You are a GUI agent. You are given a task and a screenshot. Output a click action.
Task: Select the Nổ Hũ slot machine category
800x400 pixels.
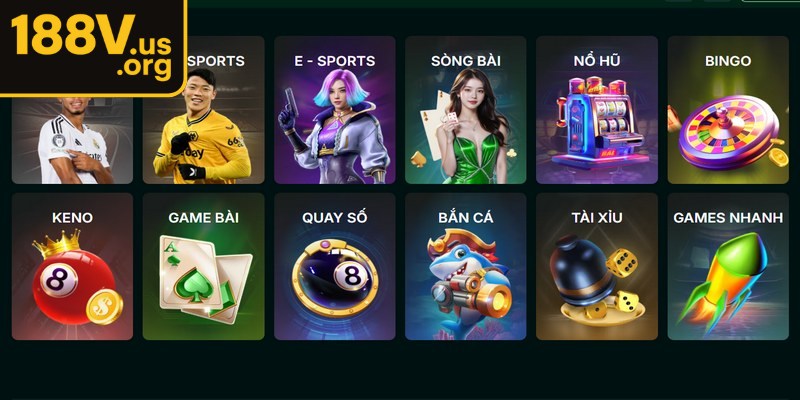point(597,110)
